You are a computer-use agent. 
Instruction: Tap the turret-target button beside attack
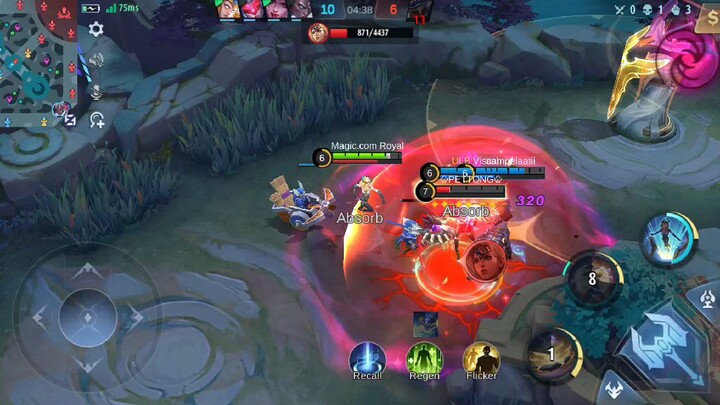[708, 298]
